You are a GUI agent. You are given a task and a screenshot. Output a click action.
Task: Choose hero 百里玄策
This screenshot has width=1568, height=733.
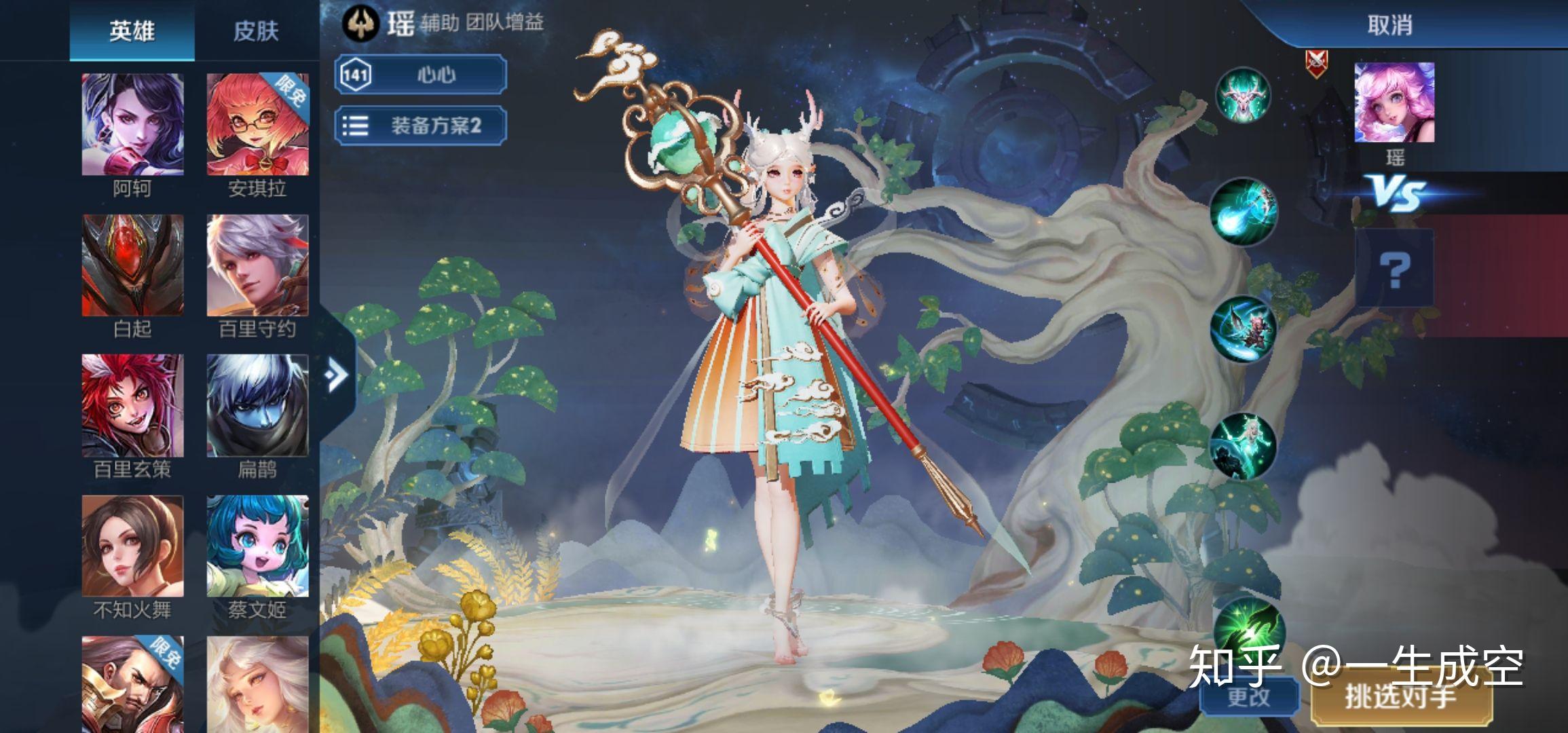132,406
